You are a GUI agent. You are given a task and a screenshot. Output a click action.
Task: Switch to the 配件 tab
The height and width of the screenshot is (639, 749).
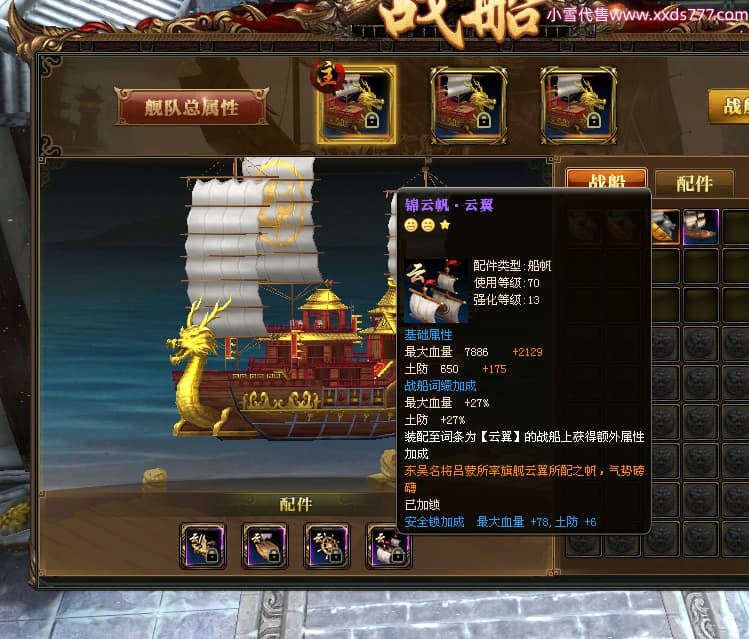694,183
